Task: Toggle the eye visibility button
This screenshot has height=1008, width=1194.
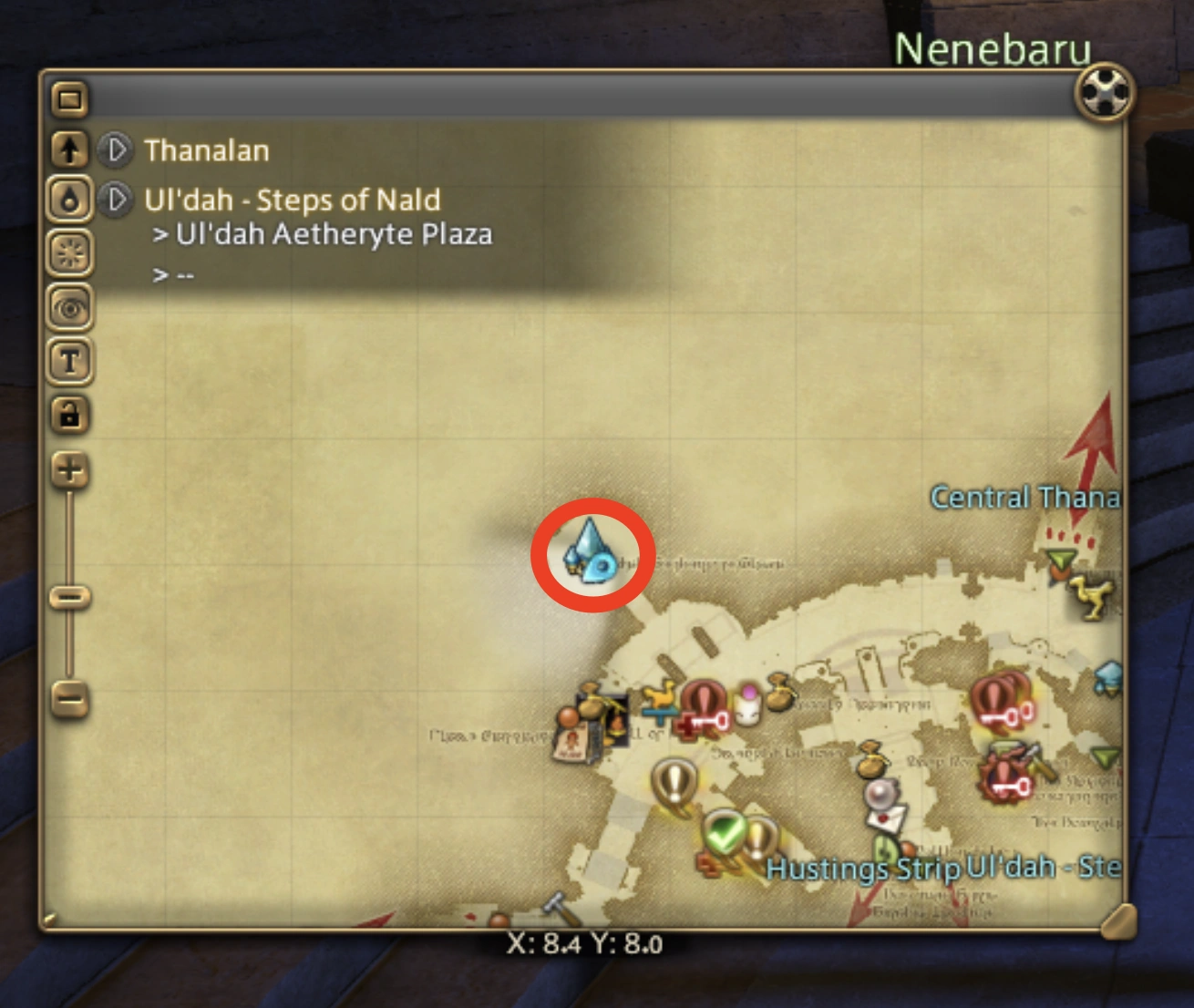Action: coord(70,308)
